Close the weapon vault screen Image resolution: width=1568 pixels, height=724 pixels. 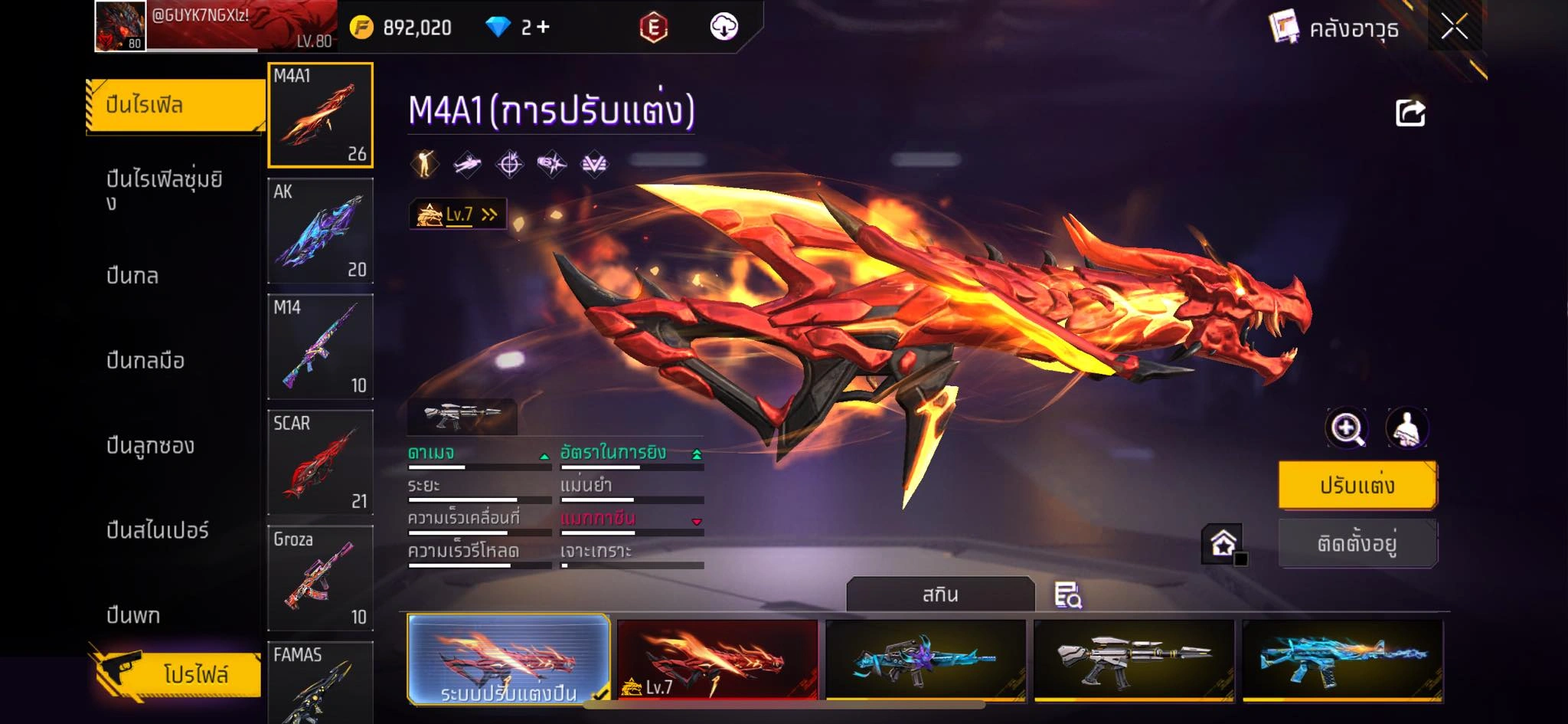pyautogui.click(x=1454, y=28)
